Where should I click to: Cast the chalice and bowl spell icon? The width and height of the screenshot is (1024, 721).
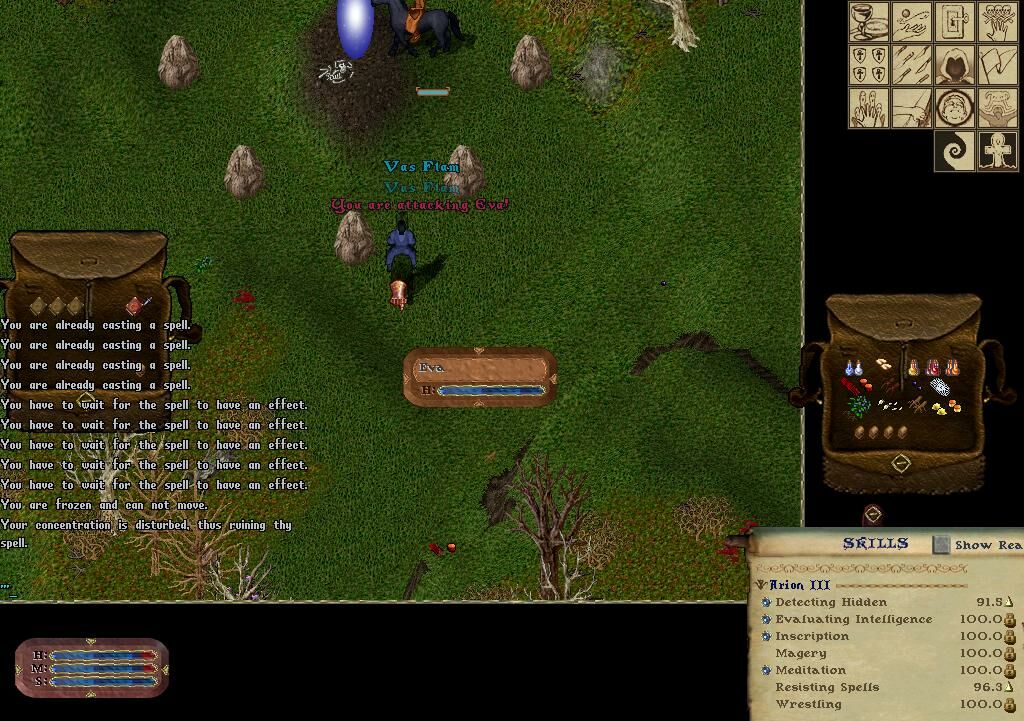(869, 22)
